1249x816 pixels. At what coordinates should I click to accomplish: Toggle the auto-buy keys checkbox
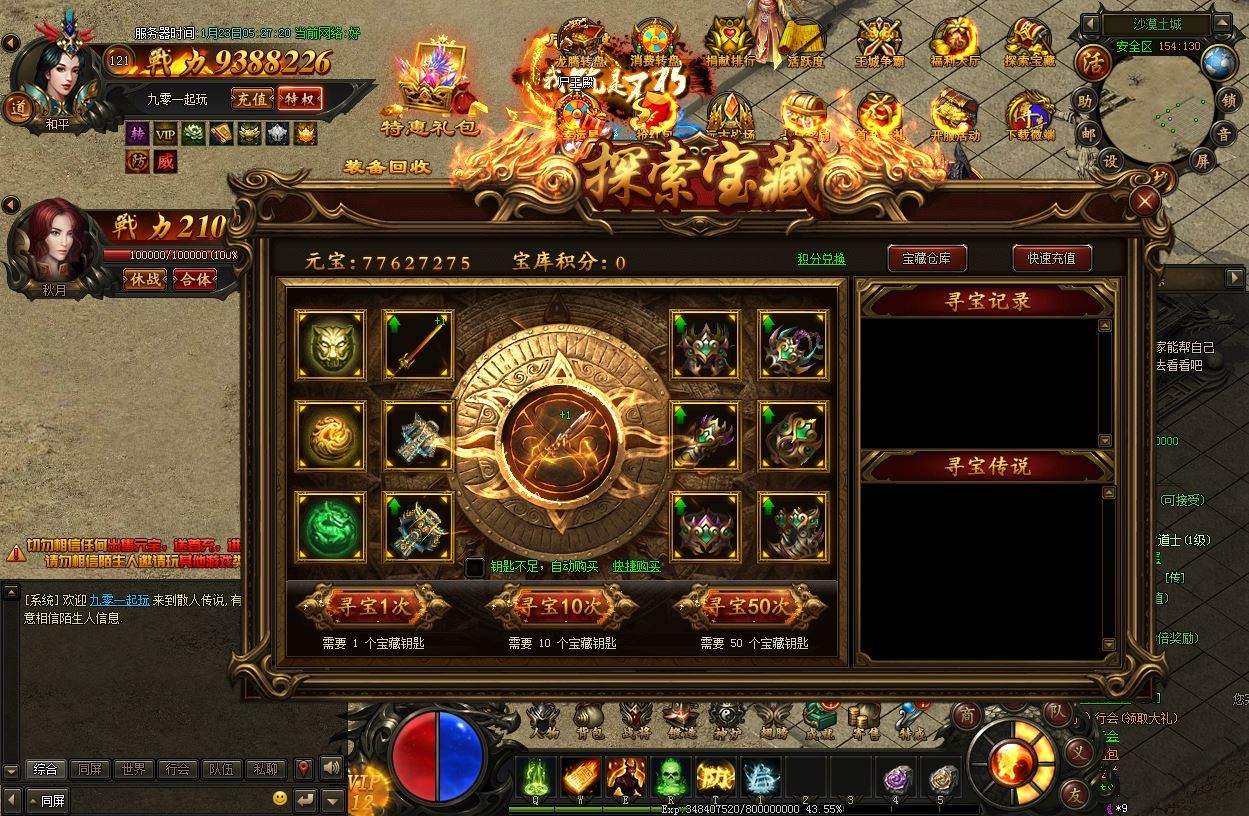(475, 567)
